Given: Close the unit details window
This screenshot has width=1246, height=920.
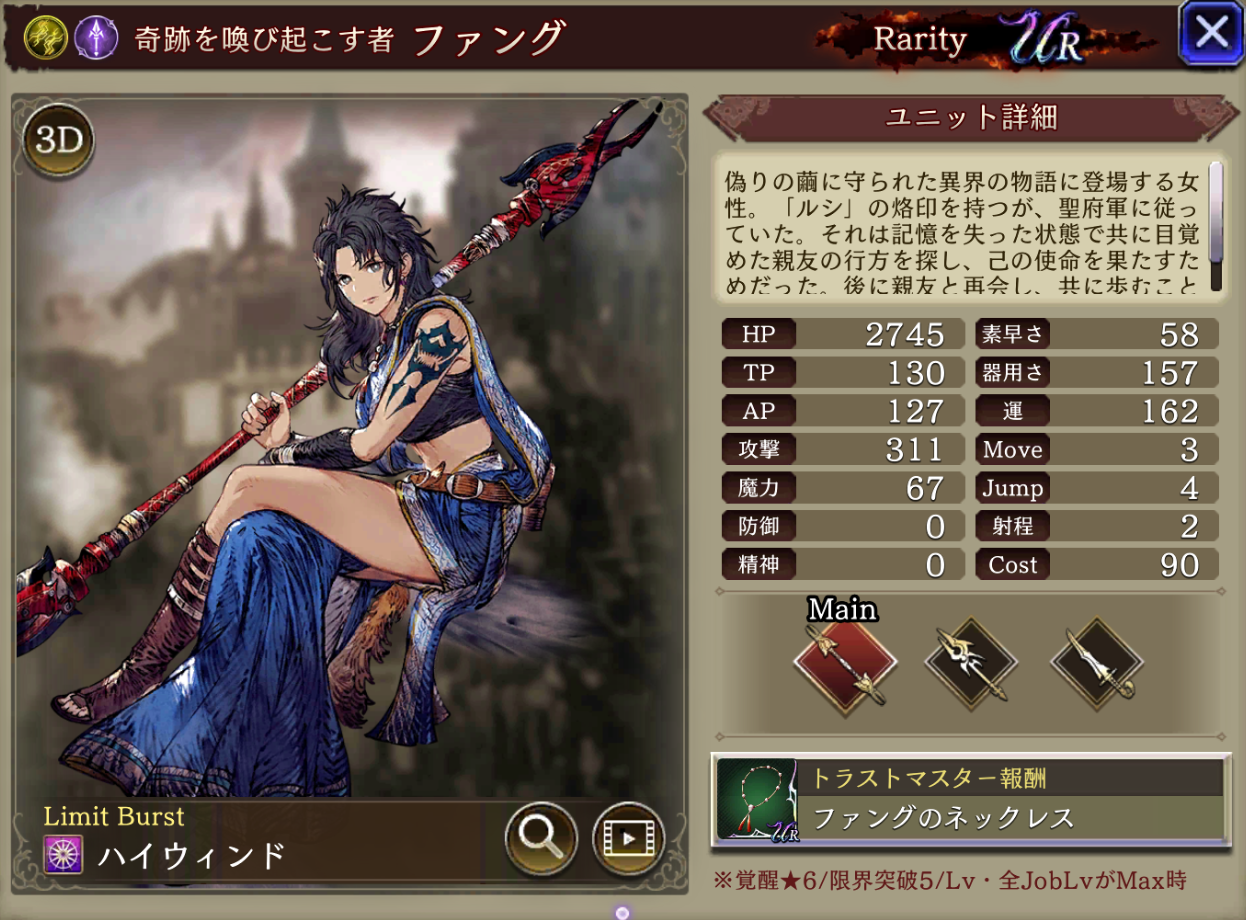Looking at the screenshot, I should (1211, 34).
